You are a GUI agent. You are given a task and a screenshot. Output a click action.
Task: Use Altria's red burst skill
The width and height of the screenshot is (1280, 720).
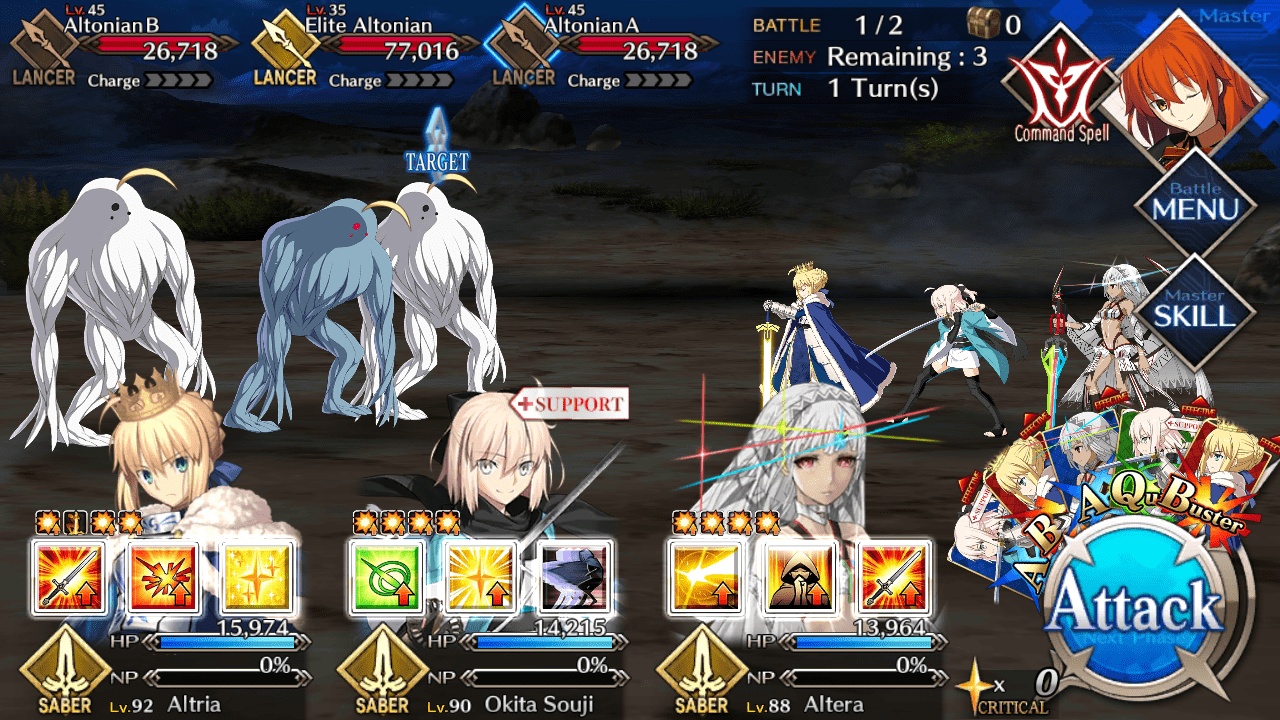pos(162,578)
